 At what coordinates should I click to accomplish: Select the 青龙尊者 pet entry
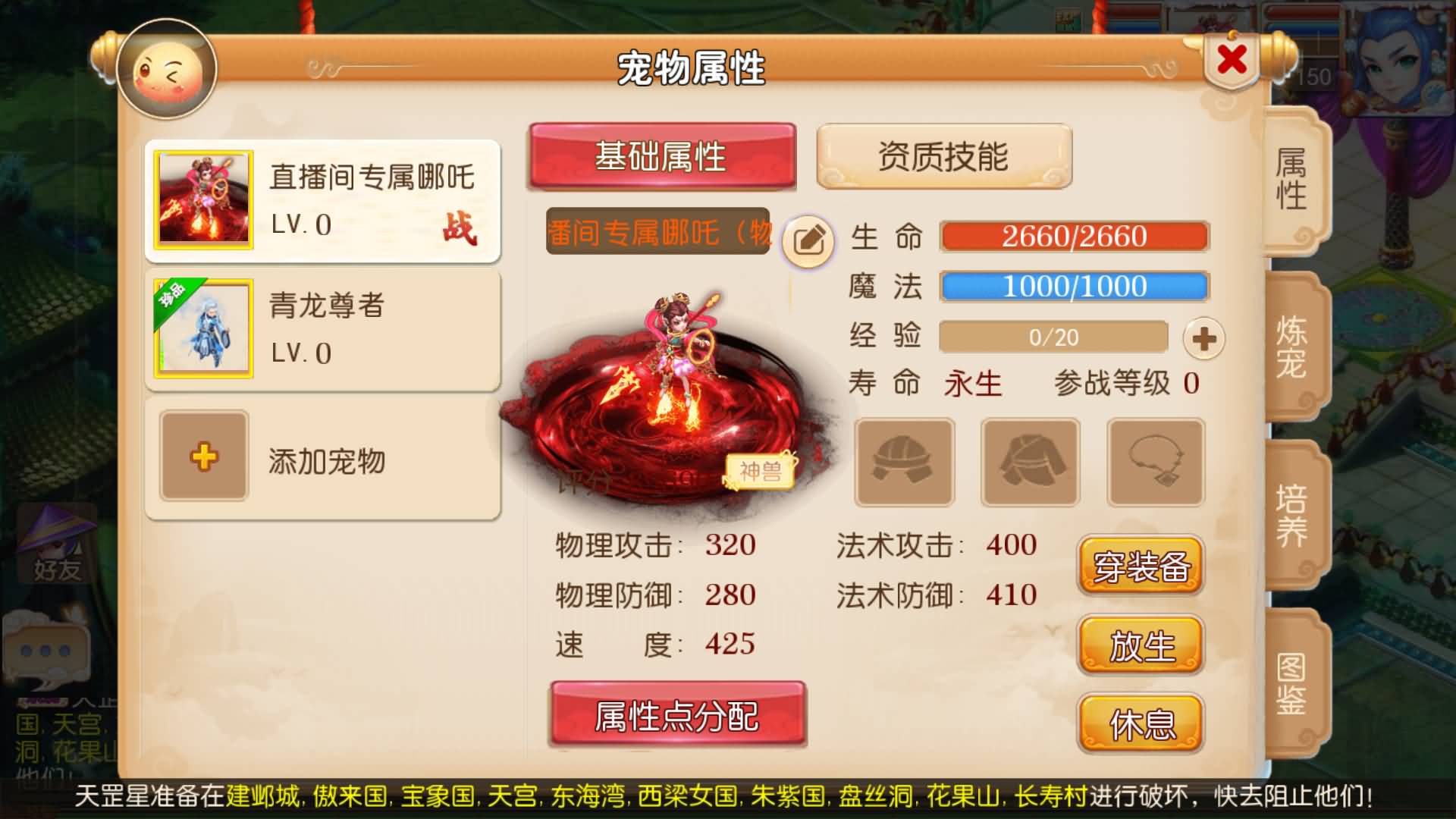322,328
